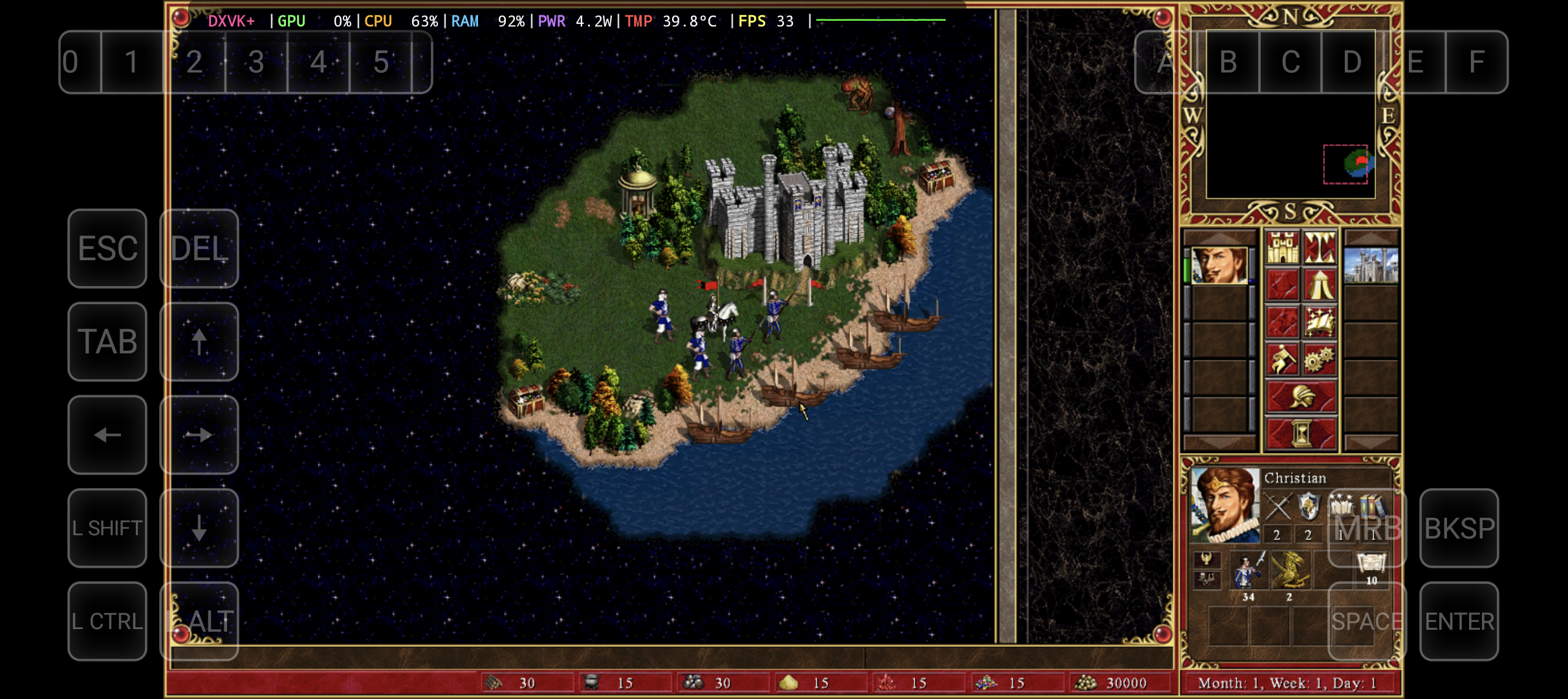Select the griffin stack of 2
Image resolution: width=1568 pixels, height=699 pixels.
coord(1290,571)
